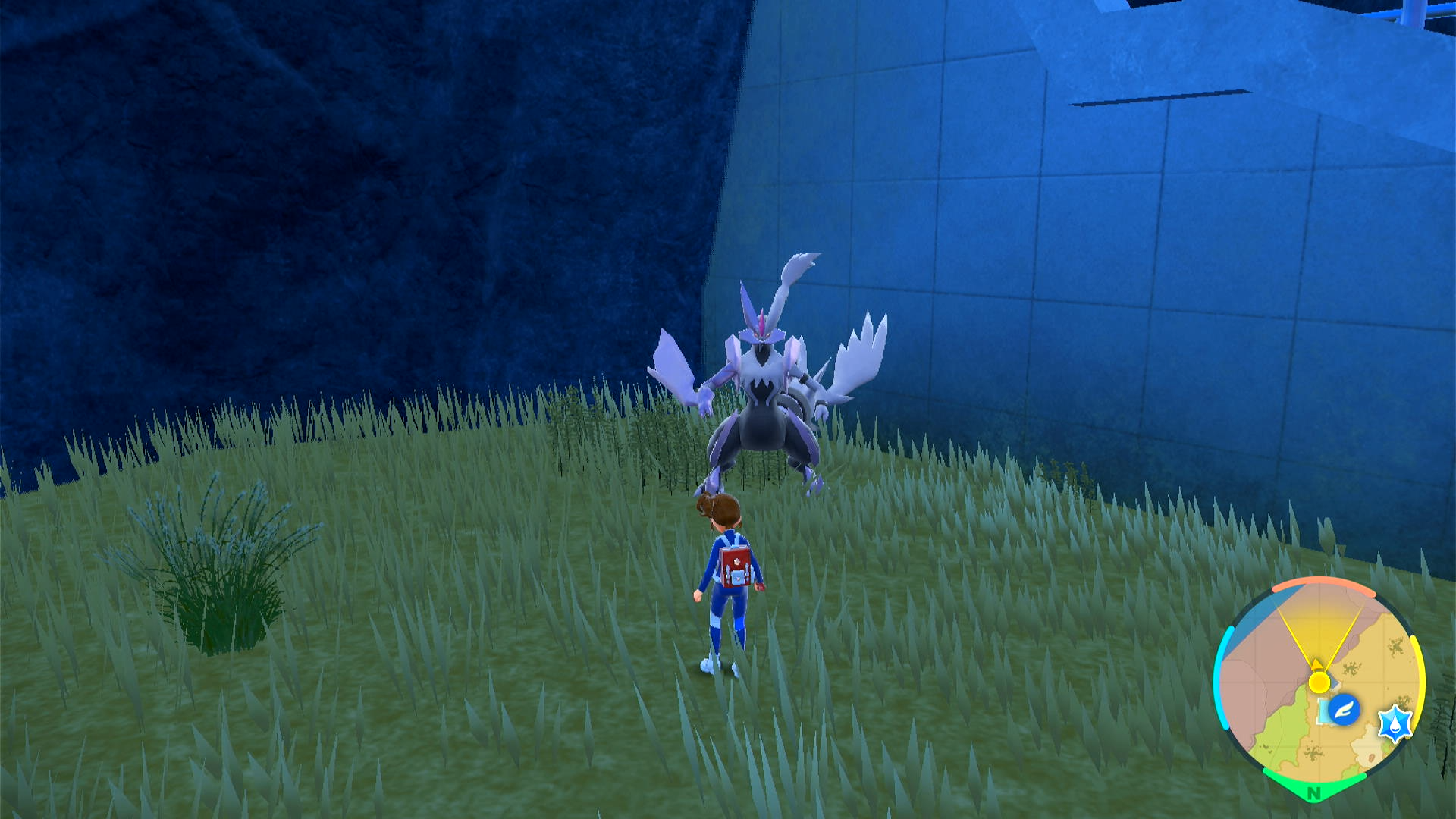Click the Water Tera Raid star marker
The height and width of the screenshot is (819, 1456).
pyautogui.click(x=1394, y=723)
